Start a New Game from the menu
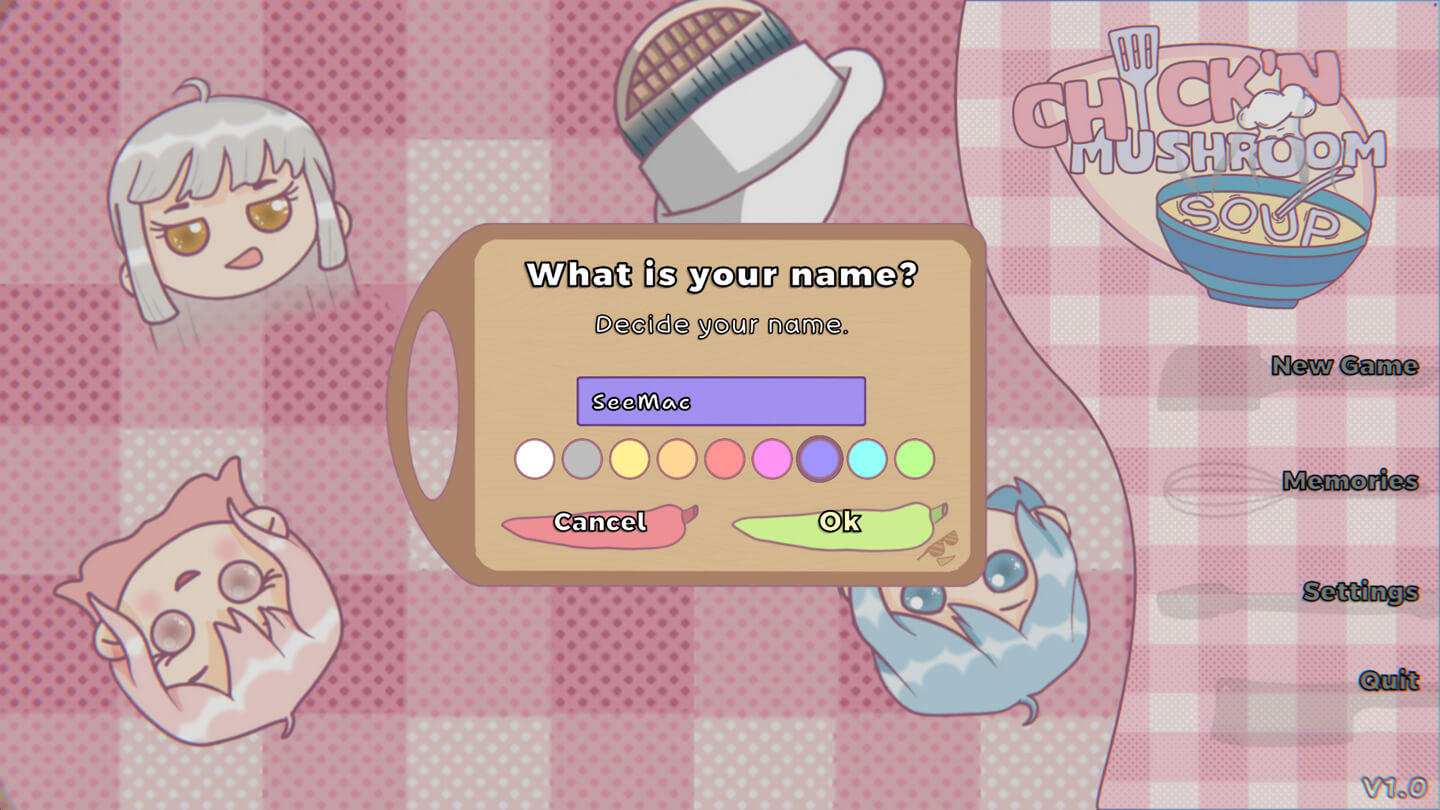Image resolution: width=1440 pixels, height=810 pixels. point(1343,366)
